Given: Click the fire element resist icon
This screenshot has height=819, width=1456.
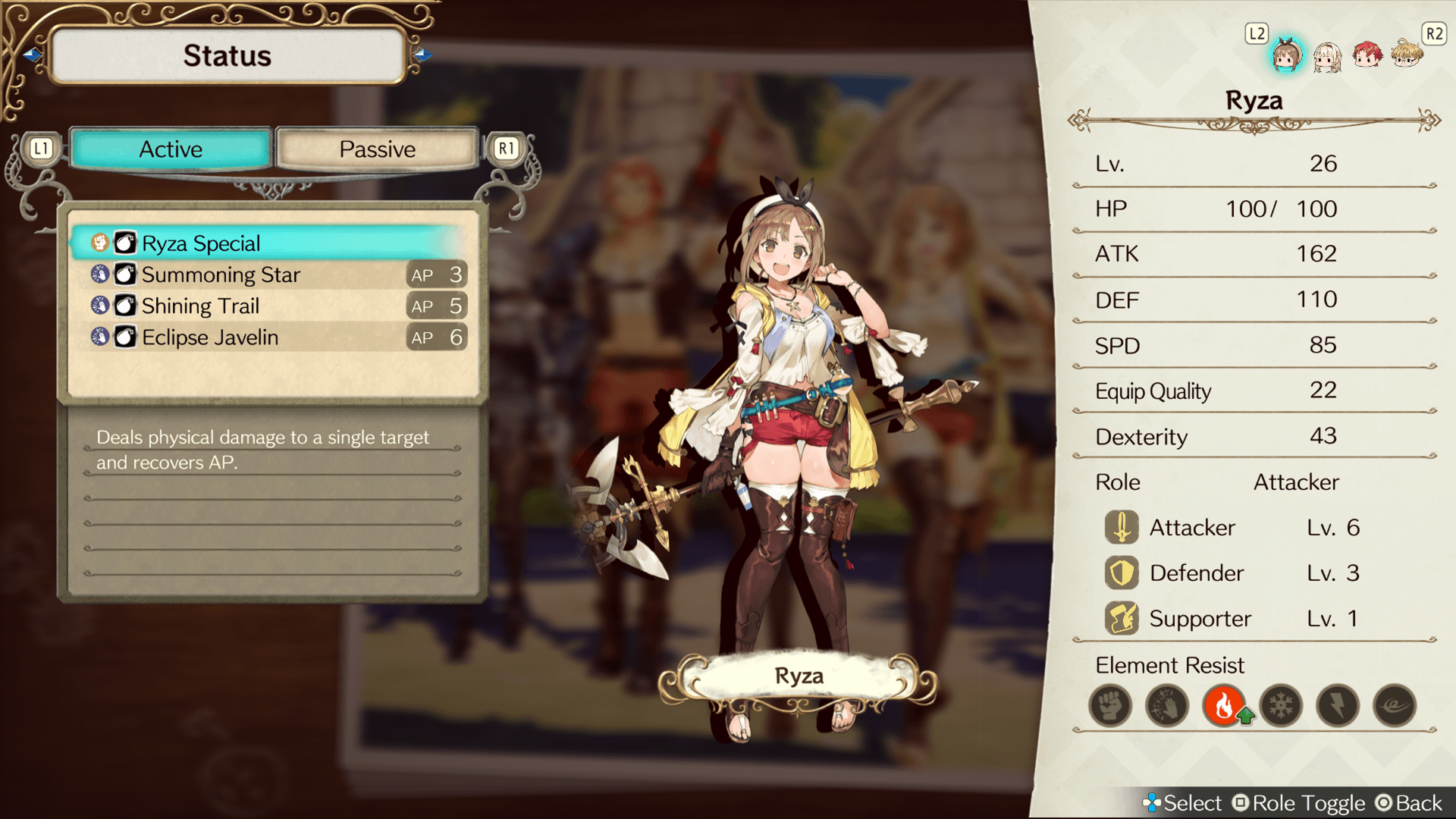Looking at the screenshot, I should pos(1224,706).
